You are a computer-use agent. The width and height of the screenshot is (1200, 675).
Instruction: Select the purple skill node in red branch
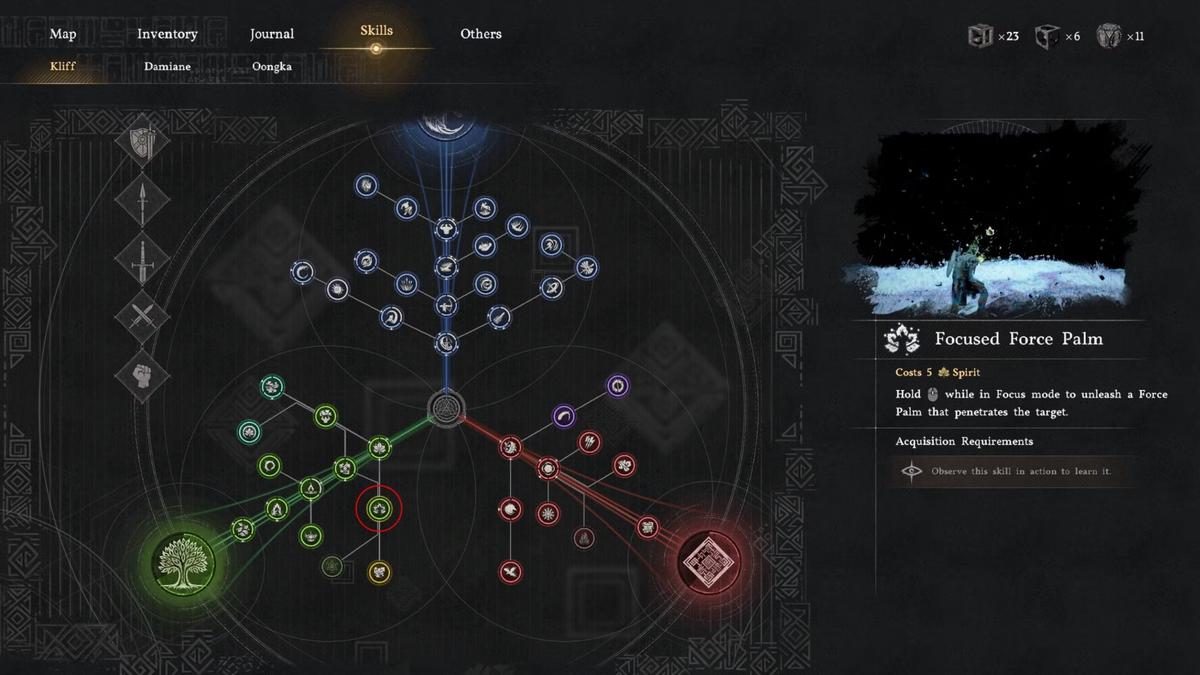618,385
